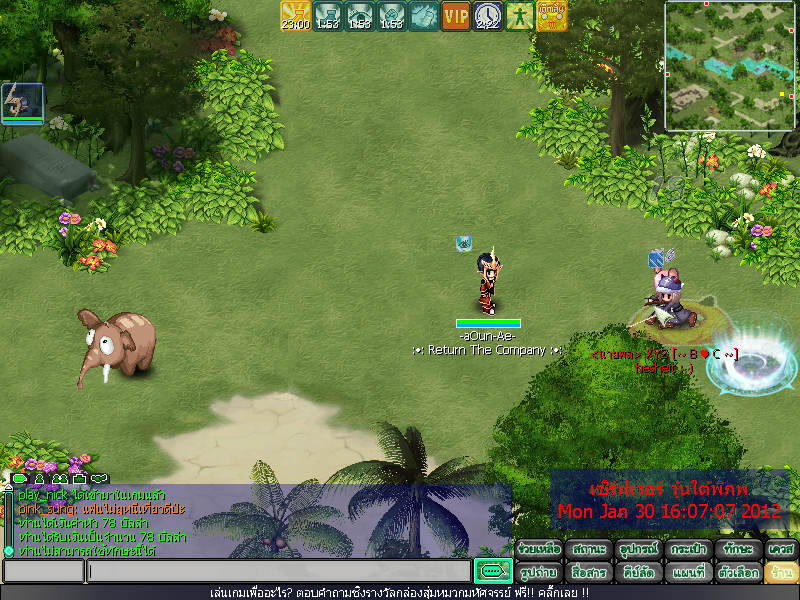
Task: Open the คีย์ลัด (Hotkeys) menu
Action: (638, 573)
